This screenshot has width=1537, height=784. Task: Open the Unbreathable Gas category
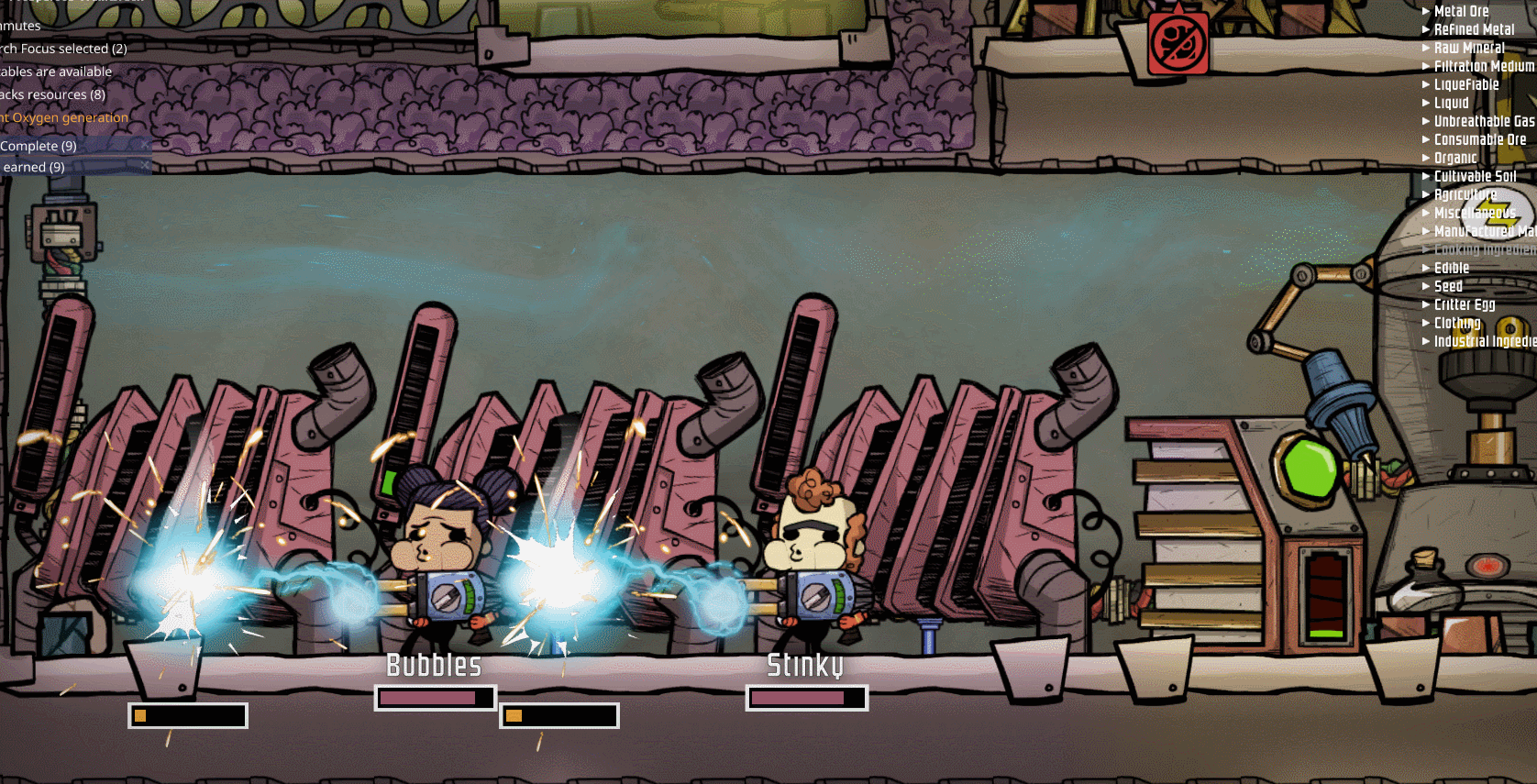click(x=1482, y=121)
